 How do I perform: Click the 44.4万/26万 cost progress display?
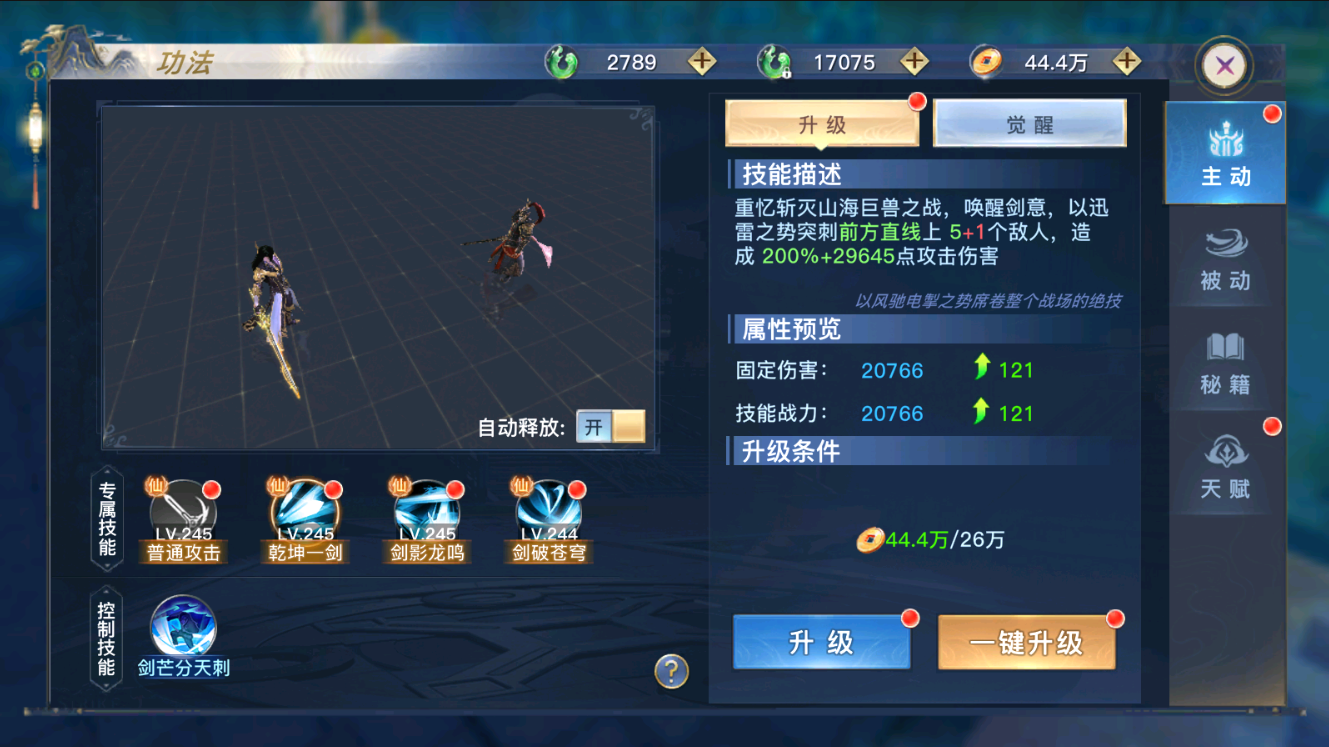(x=933, y=540)
